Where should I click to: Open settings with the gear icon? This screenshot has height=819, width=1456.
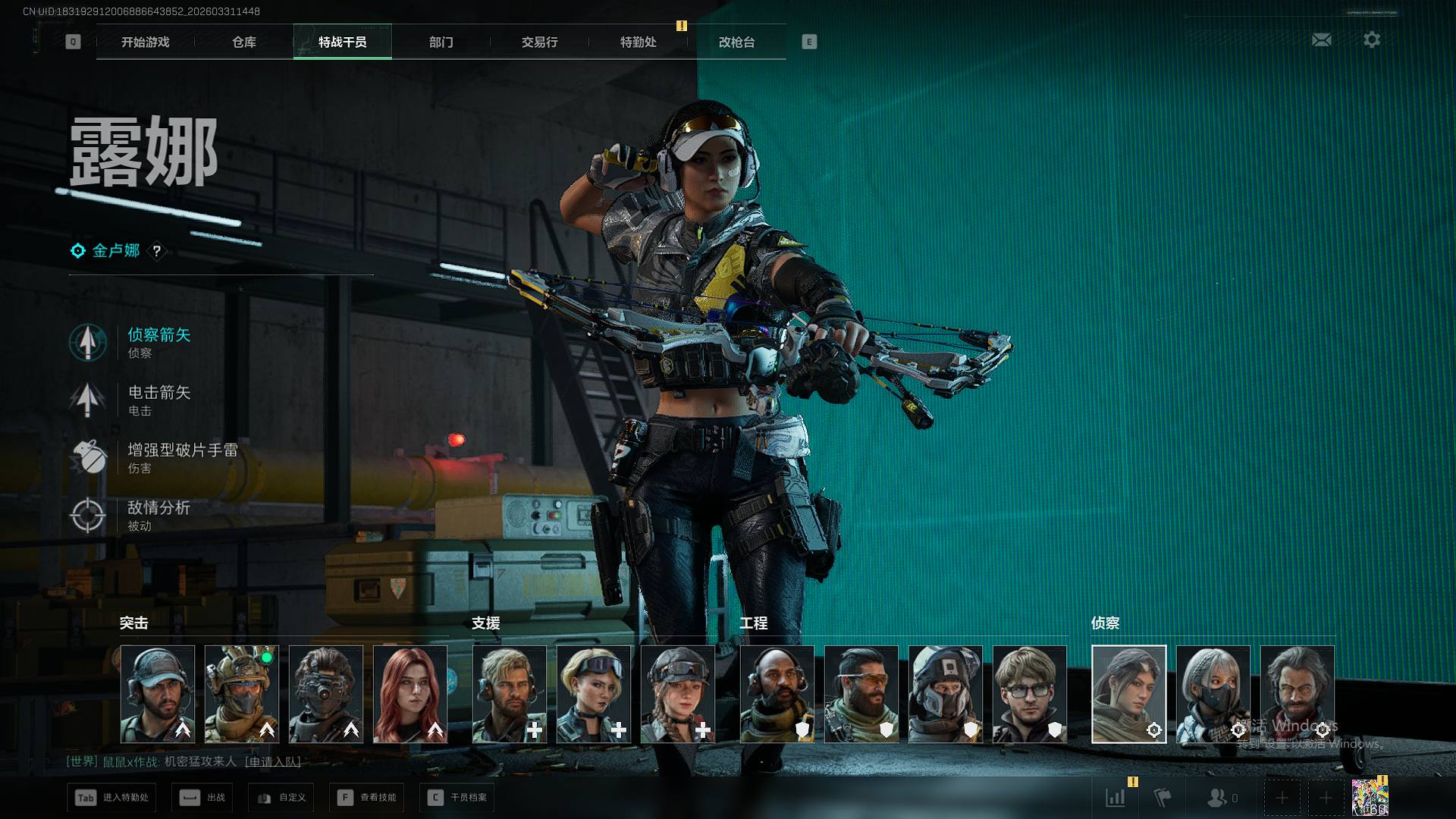point(1371,39)
